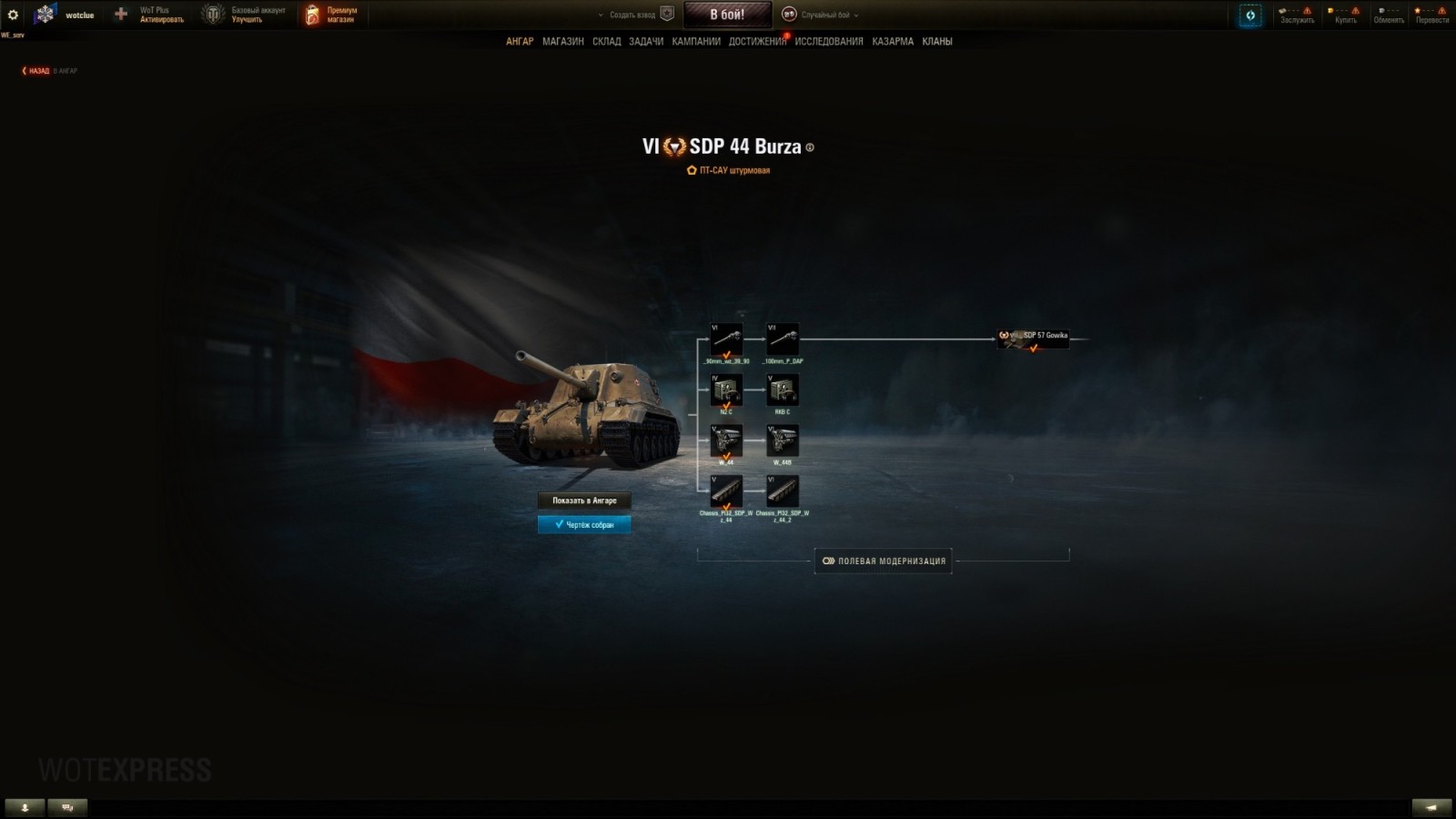The width and height of the screenshot is (1456, 819).
Task: Open the settings gear menu
Action: [x=13, y=15]
